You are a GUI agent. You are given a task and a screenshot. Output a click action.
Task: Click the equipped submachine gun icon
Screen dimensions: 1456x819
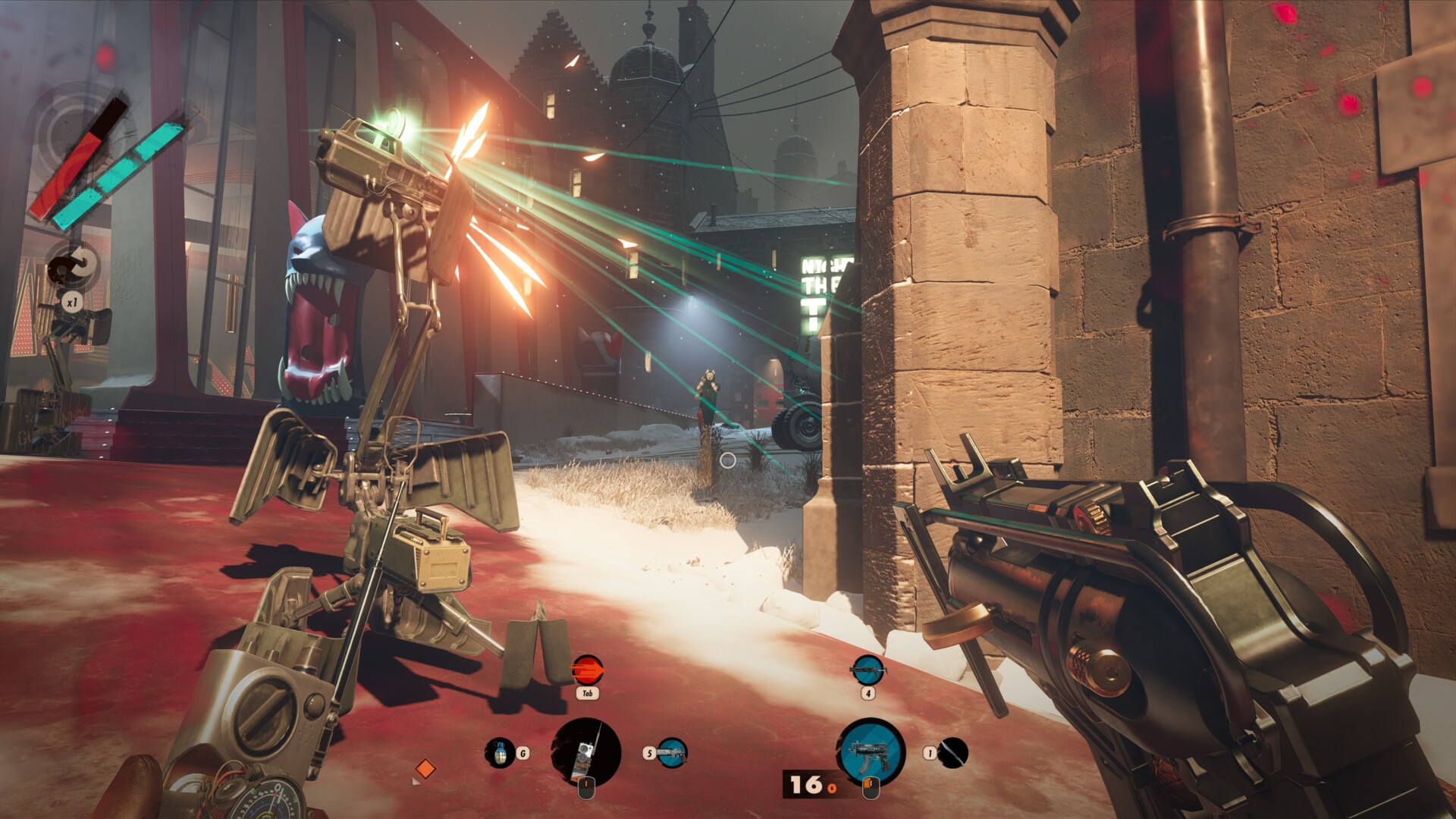(x=870, y=752)
